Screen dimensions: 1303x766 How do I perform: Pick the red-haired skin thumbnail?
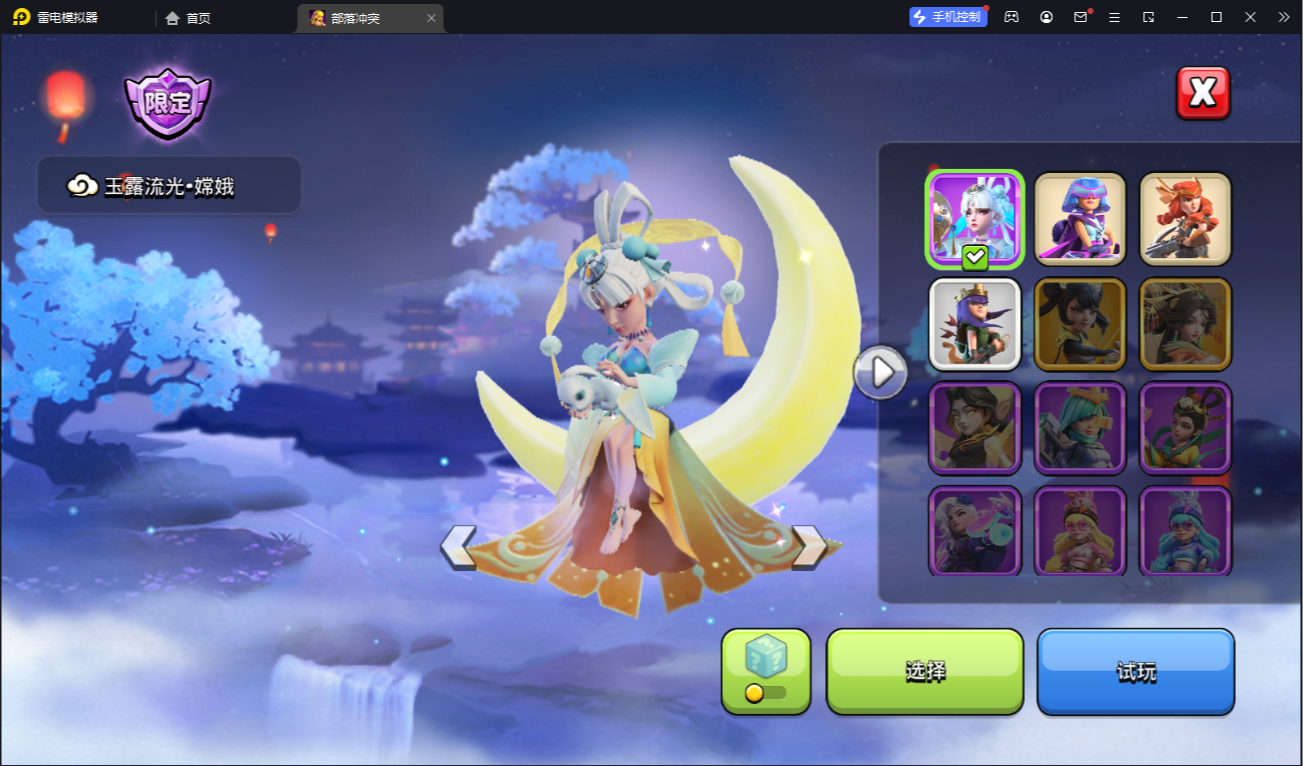point(1185,219)
